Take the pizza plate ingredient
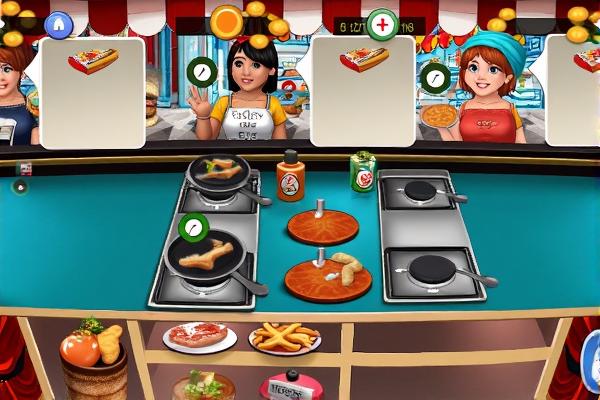The height and width of the screenshot is (400, 600). (x=199, y=336)
